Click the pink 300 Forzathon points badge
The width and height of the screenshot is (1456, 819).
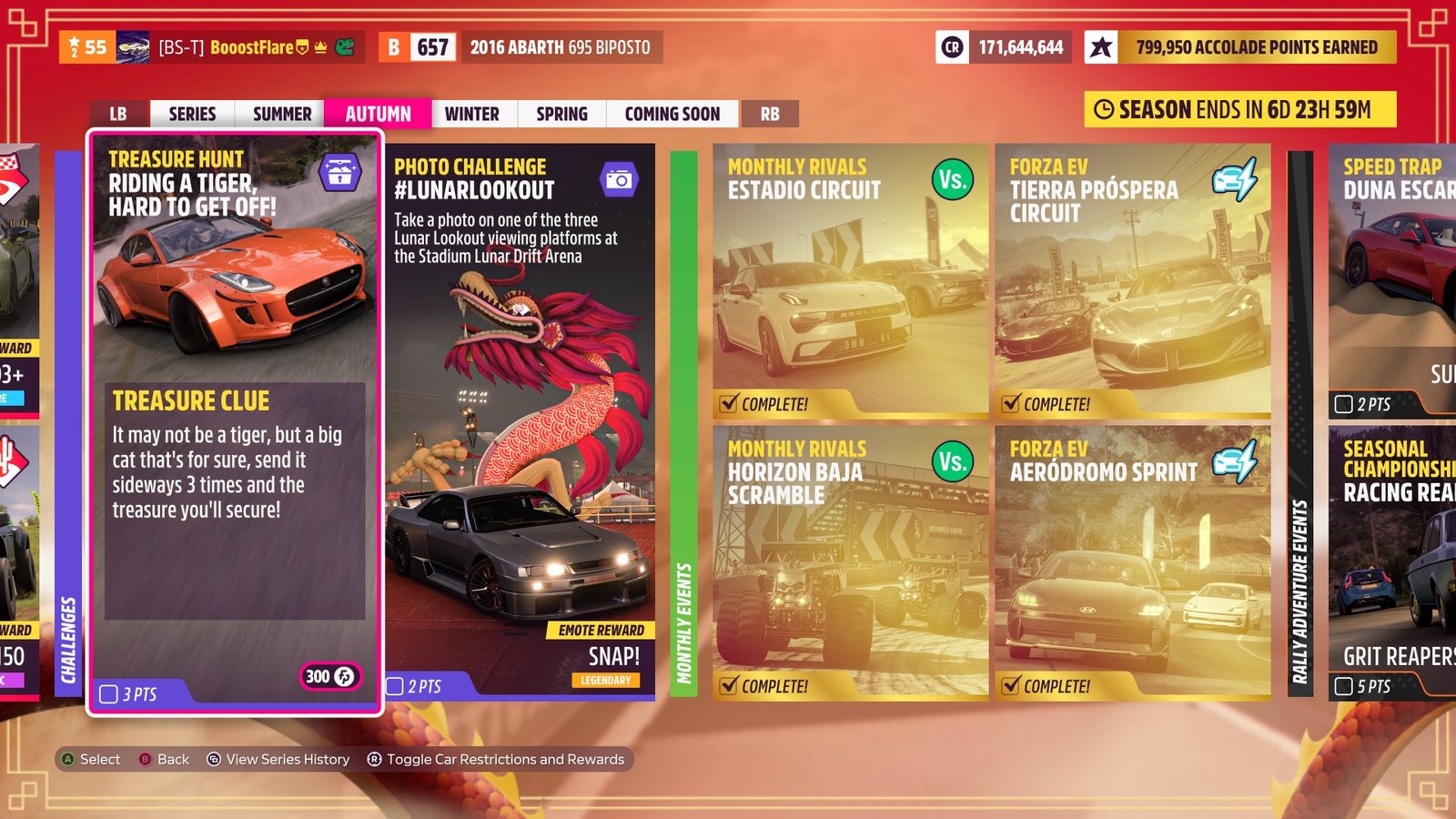point(329,677)
